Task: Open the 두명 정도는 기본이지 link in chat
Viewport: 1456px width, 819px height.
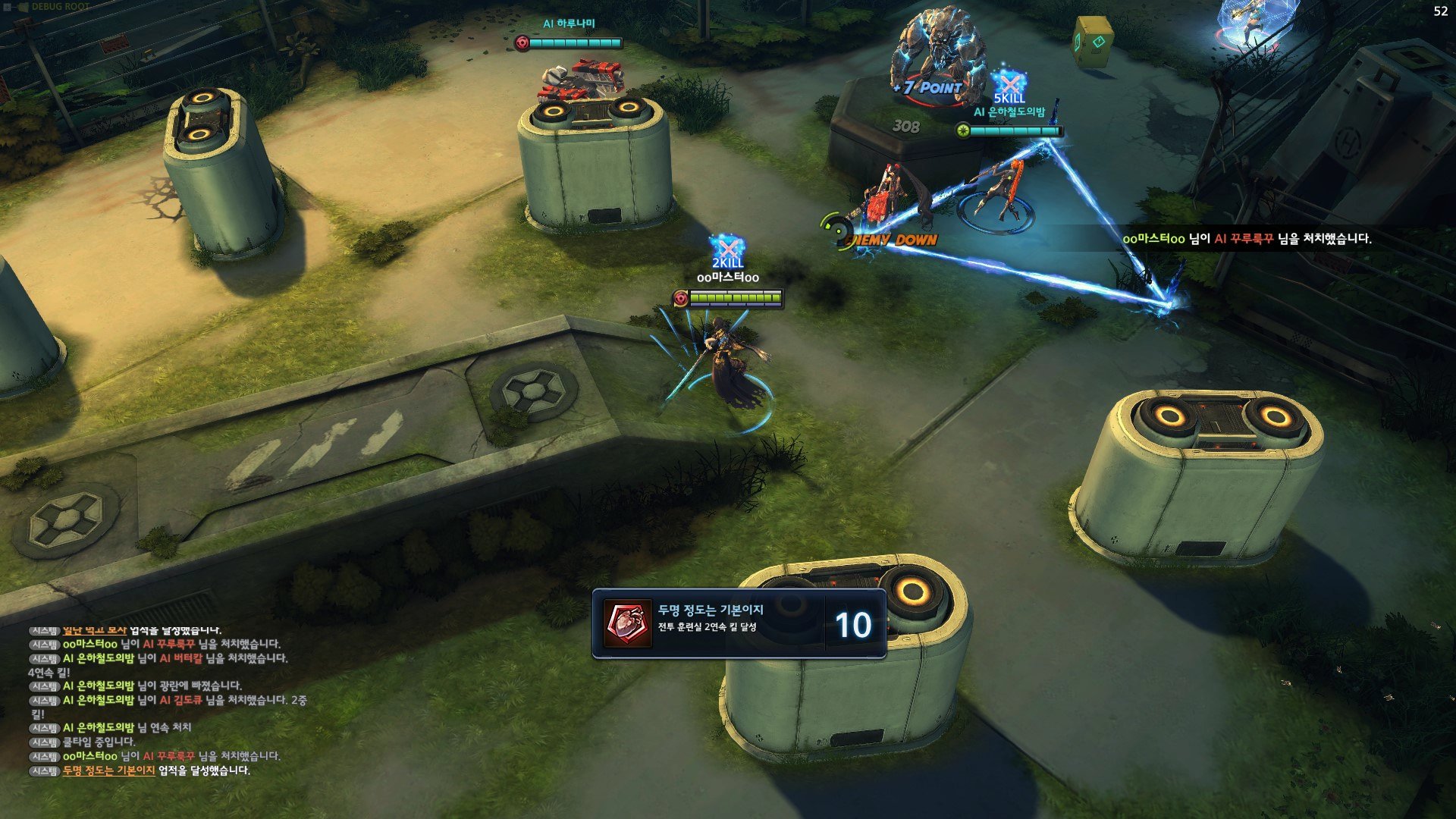Action: (x=108, y=770)
